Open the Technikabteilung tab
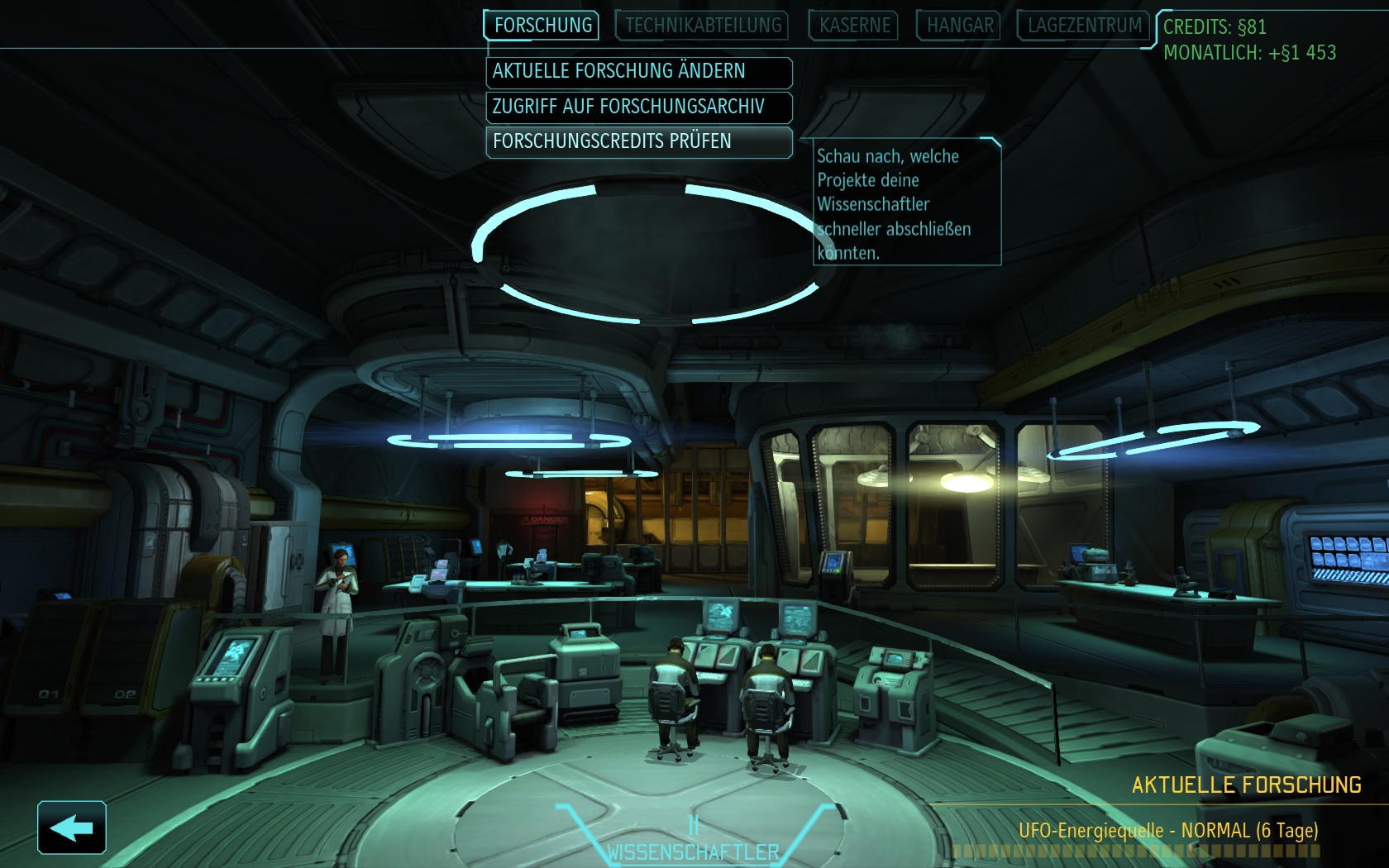Viewport: 1389px width, 868px height. pos(703,26)
